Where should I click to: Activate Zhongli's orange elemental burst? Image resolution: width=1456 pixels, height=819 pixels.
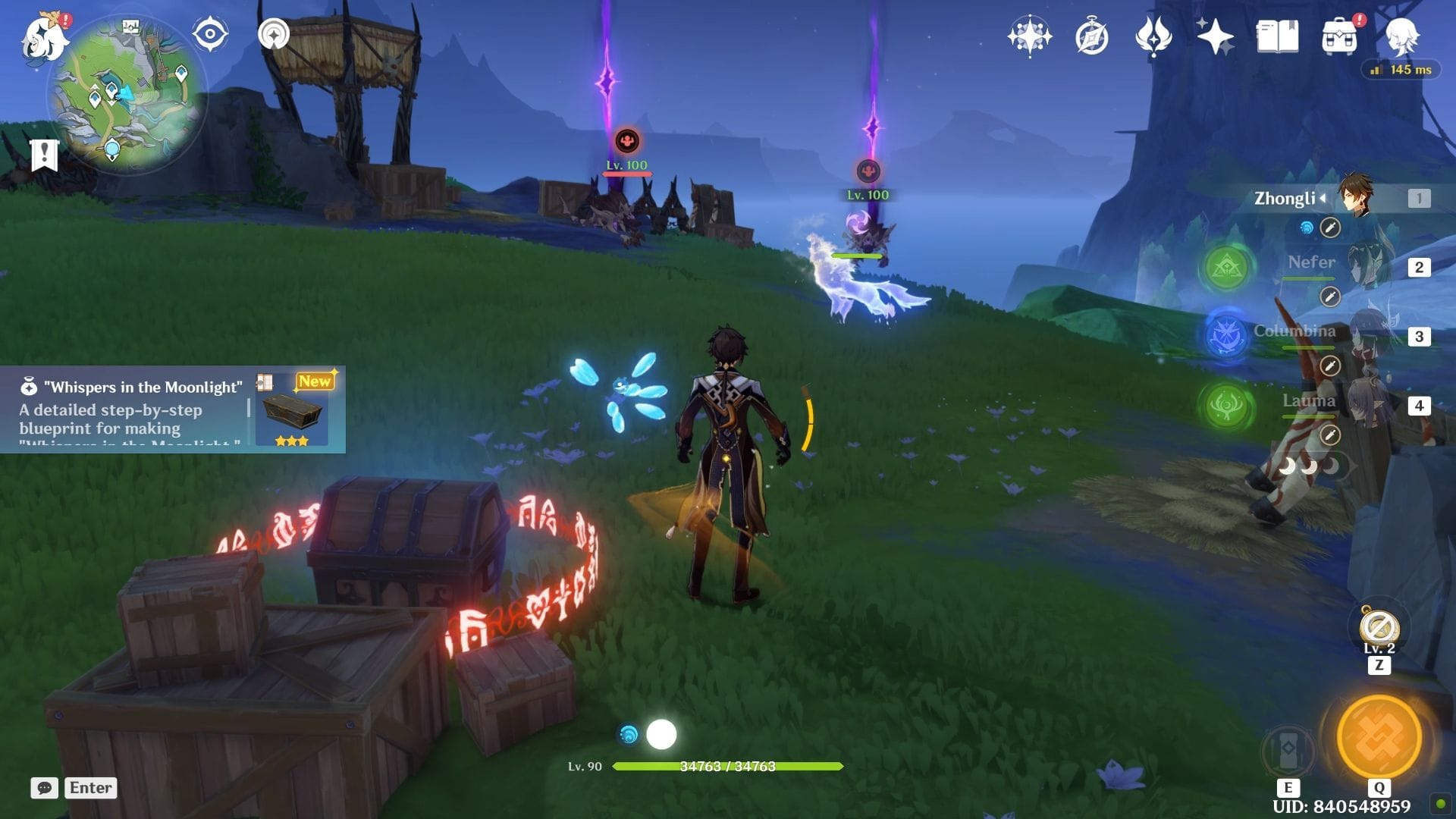coord(1379,736)
